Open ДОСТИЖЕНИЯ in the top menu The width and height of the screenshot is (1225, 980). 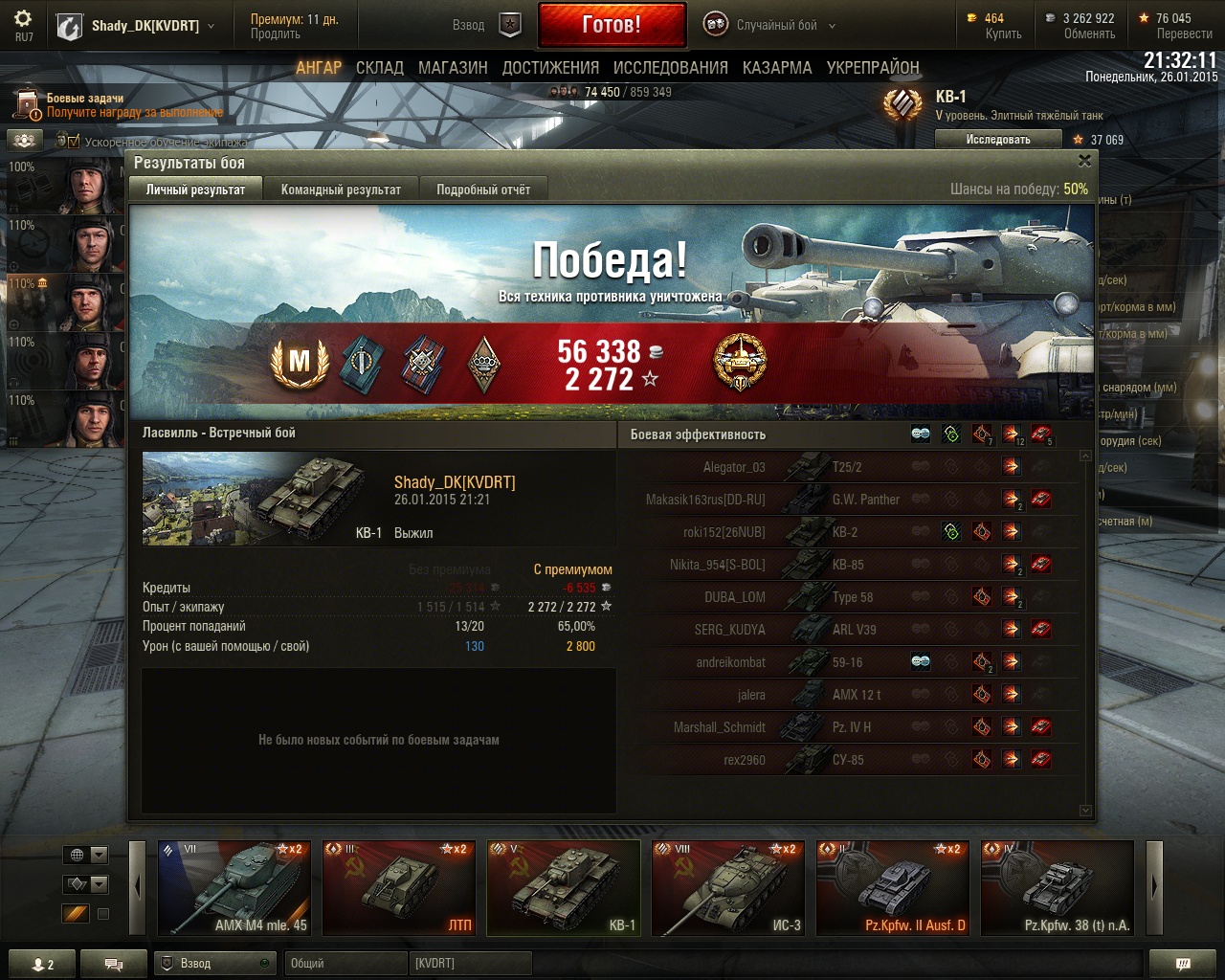(x=550, y=68)
